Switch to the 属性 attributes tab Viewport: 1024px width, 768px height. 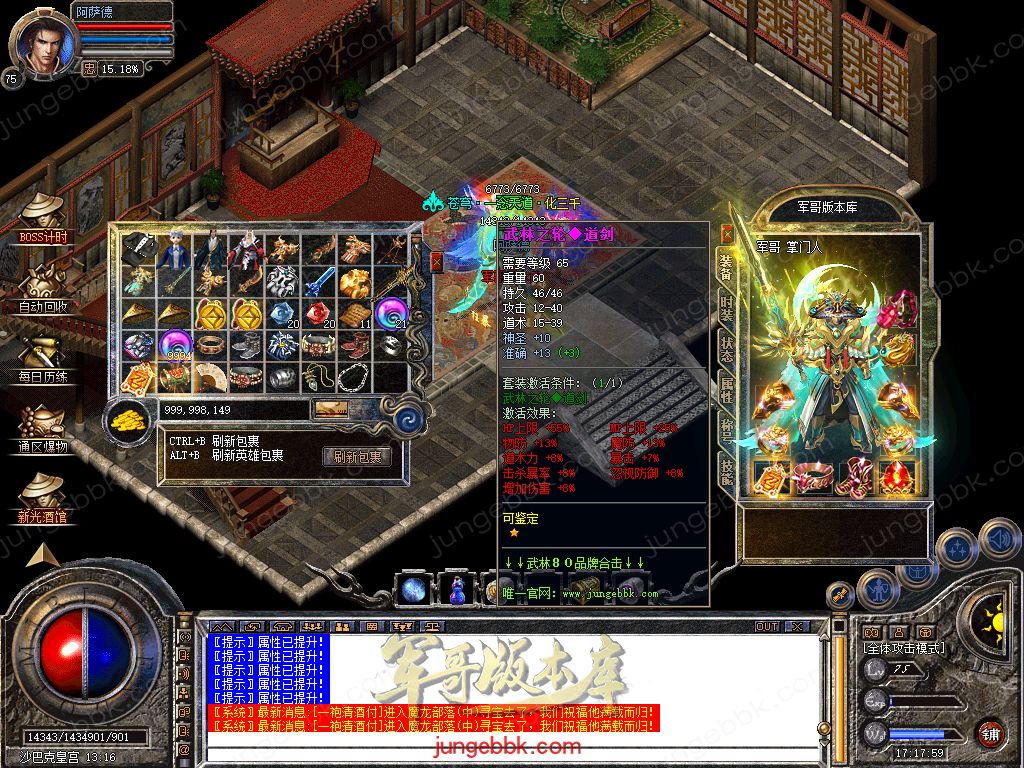coord(727,392)
